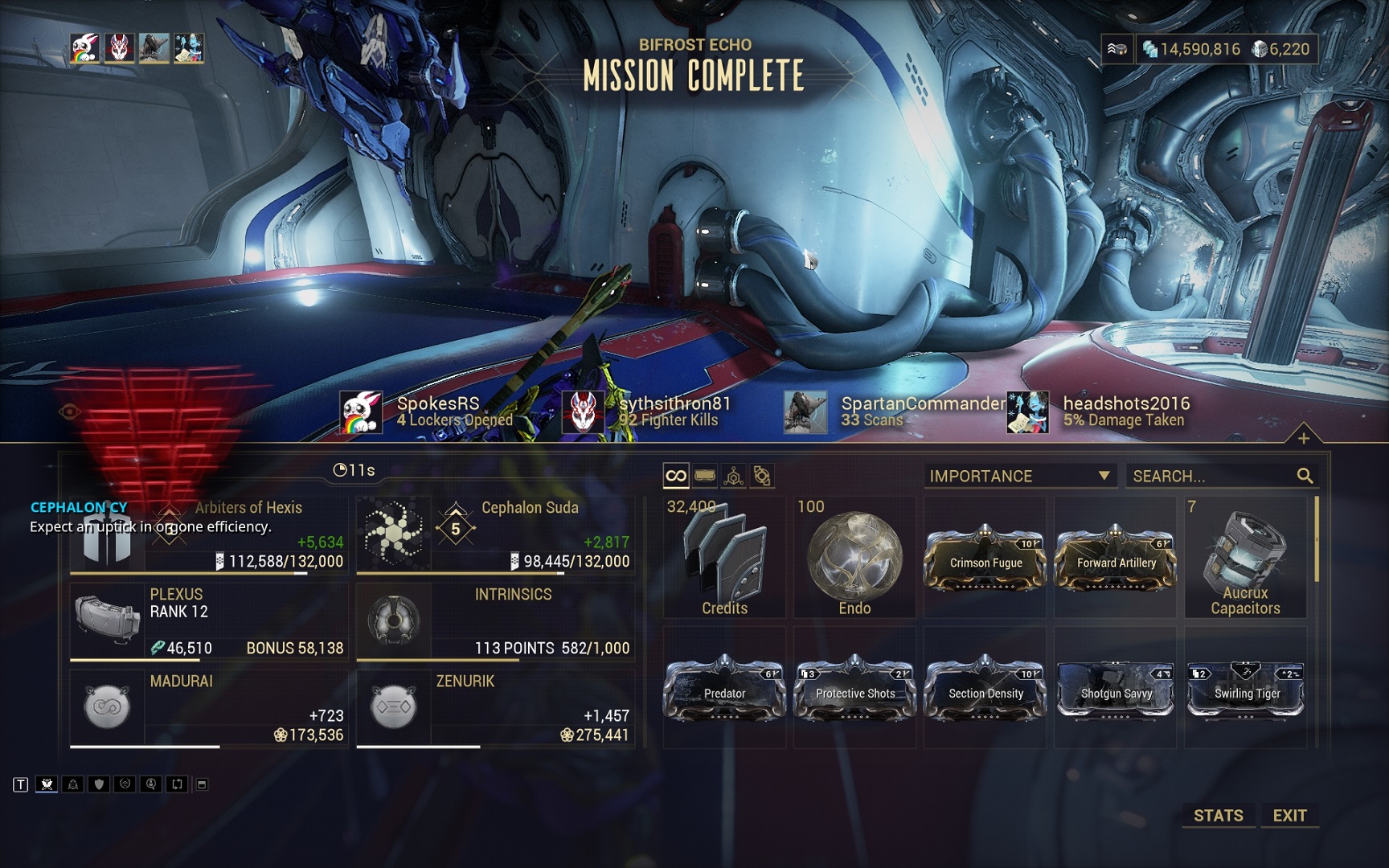
Task: Select player SpokesRS in squad list
Action: [438, 411]
